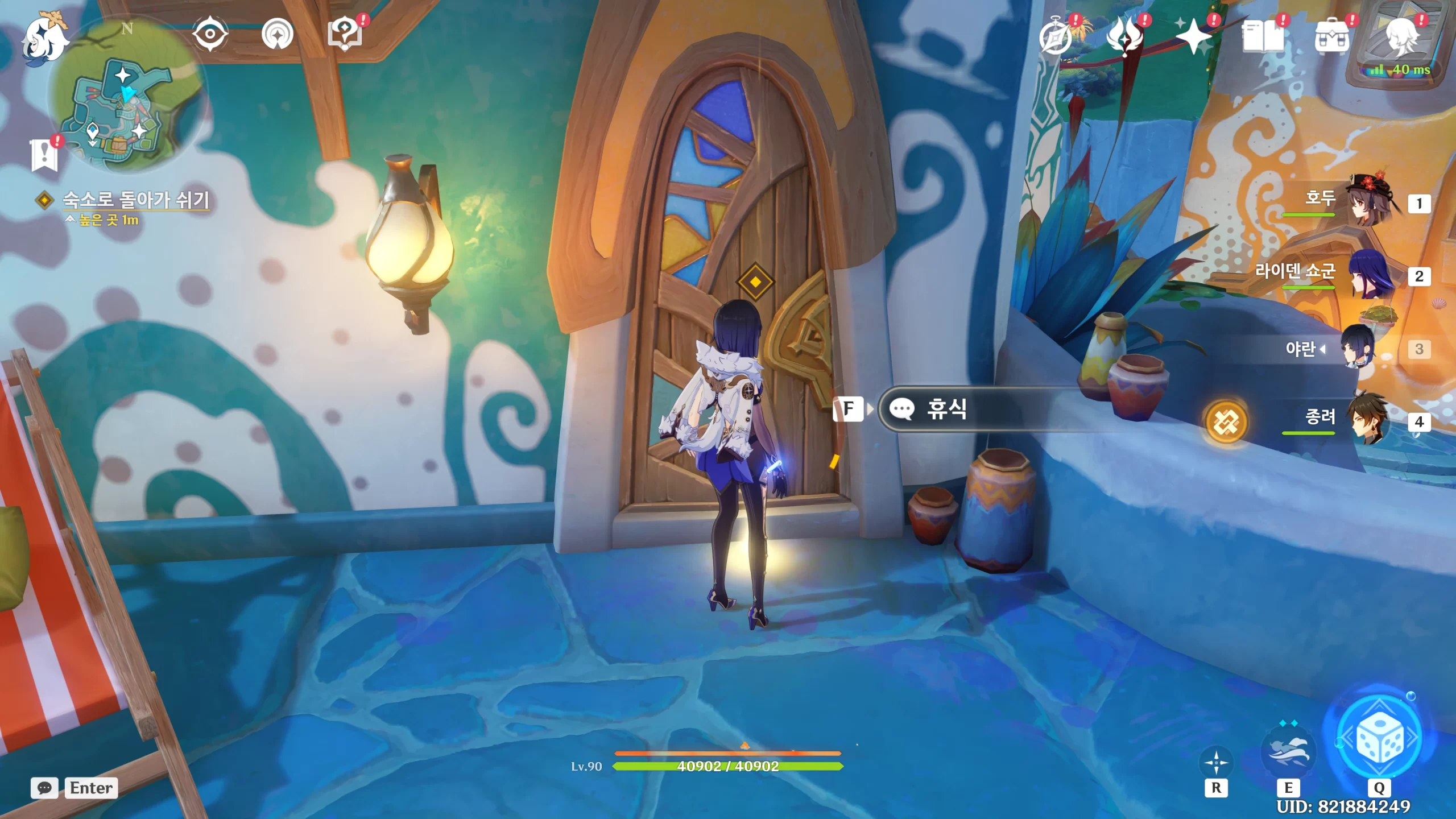Open the events compass icon
Viewport: 1456px width, 819px height.
(1056, 36)
